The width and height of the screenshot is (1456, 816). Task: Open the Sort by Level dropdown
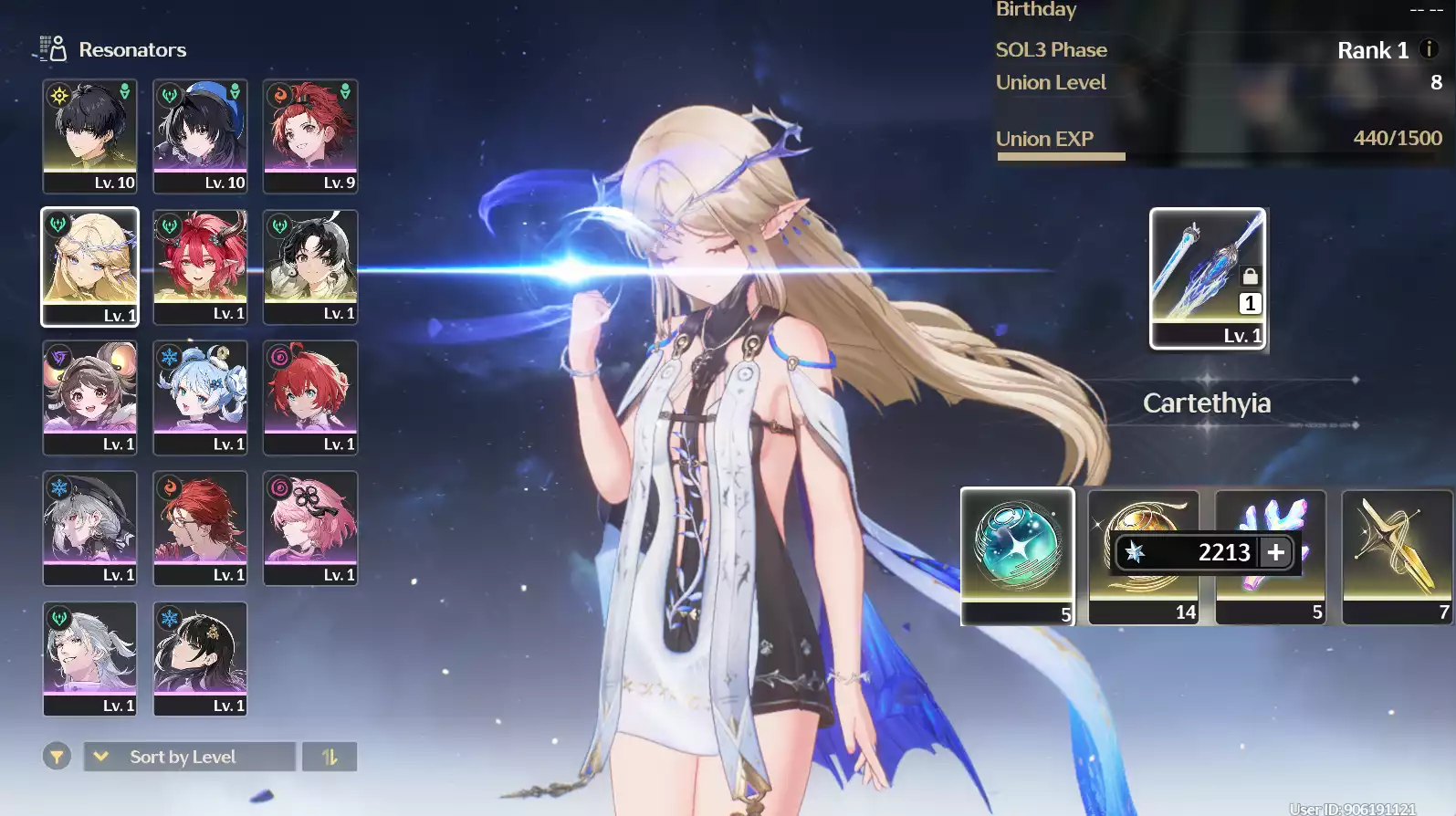coord(190,757)
